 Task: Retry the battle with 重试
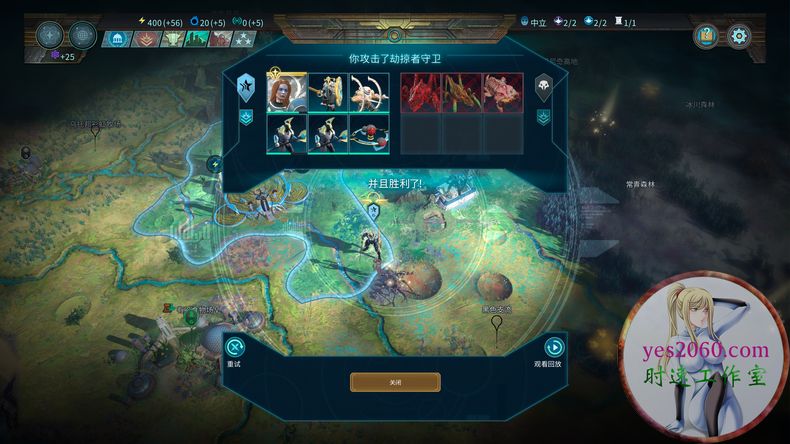click(x=234, y=348)
